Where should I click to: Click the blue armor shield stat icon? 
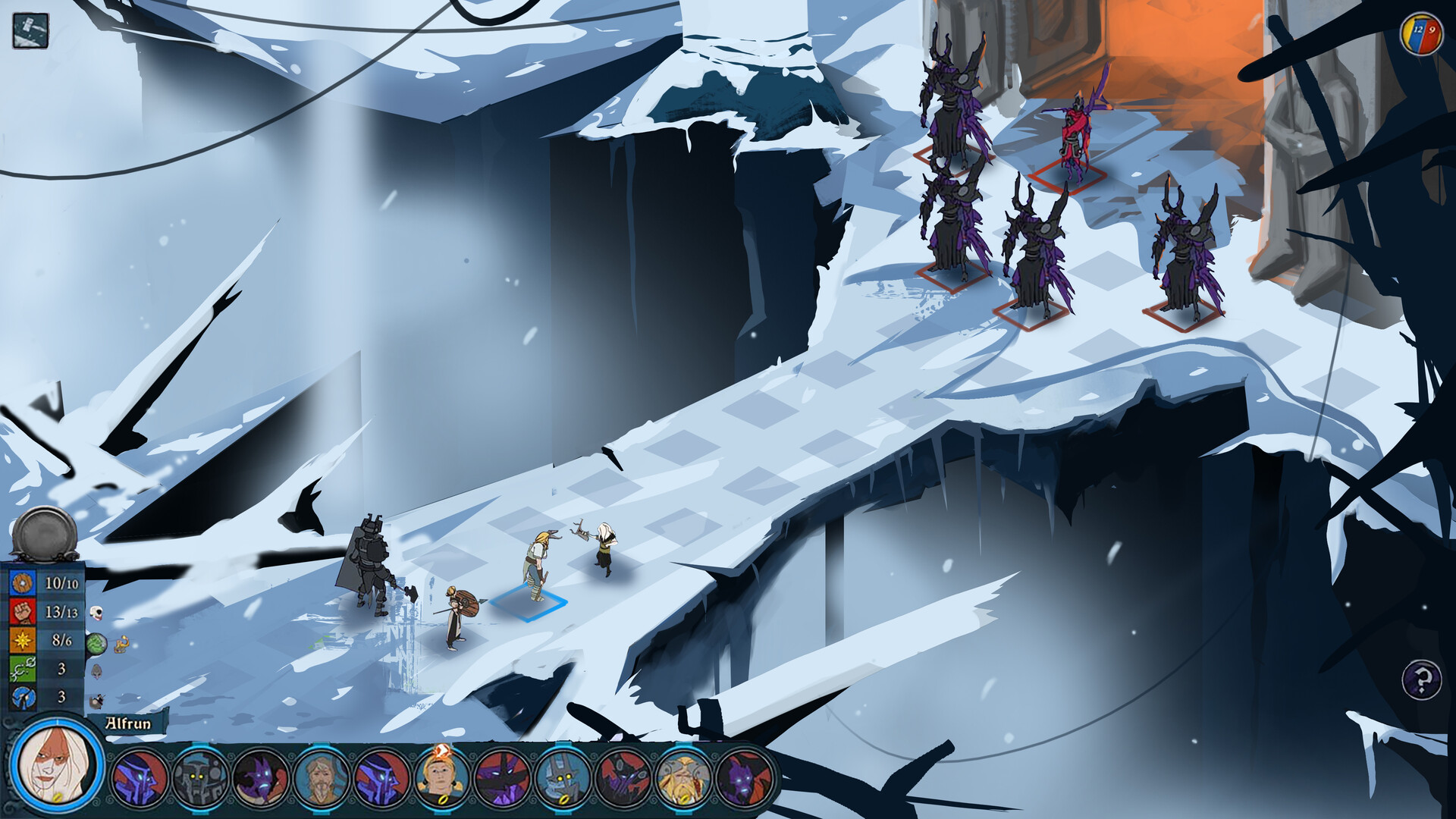click(23, 583)
